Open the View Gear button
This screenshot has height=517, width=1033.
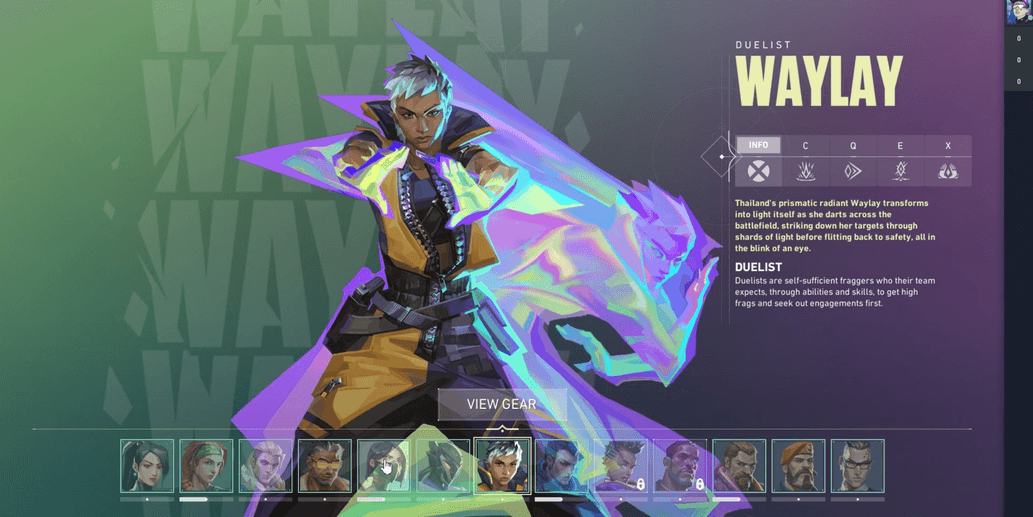pyautogui.click(x=502, y=404)
